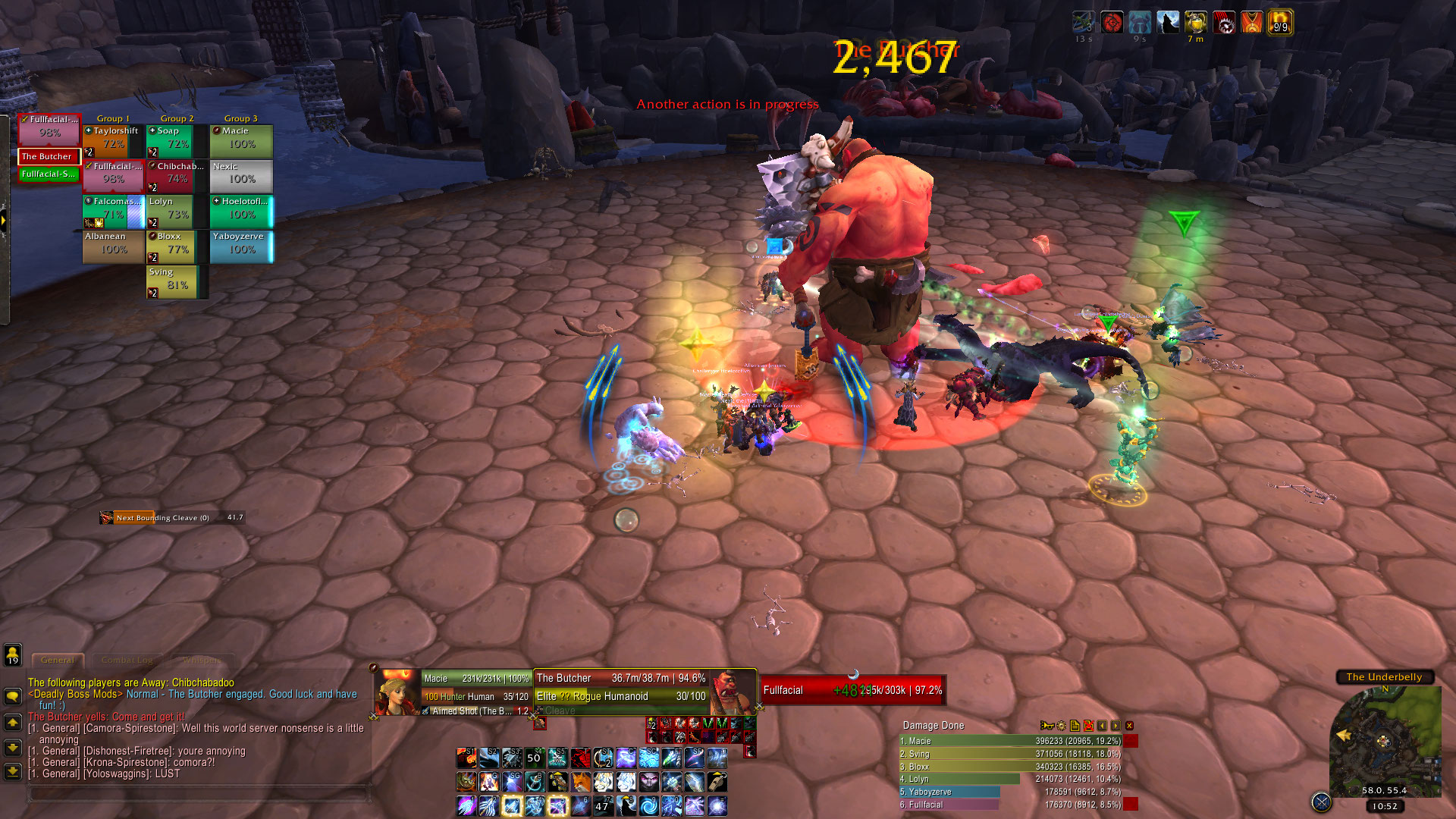
Task: Open the chat speech bubble menu
Action: coord(13,695)
